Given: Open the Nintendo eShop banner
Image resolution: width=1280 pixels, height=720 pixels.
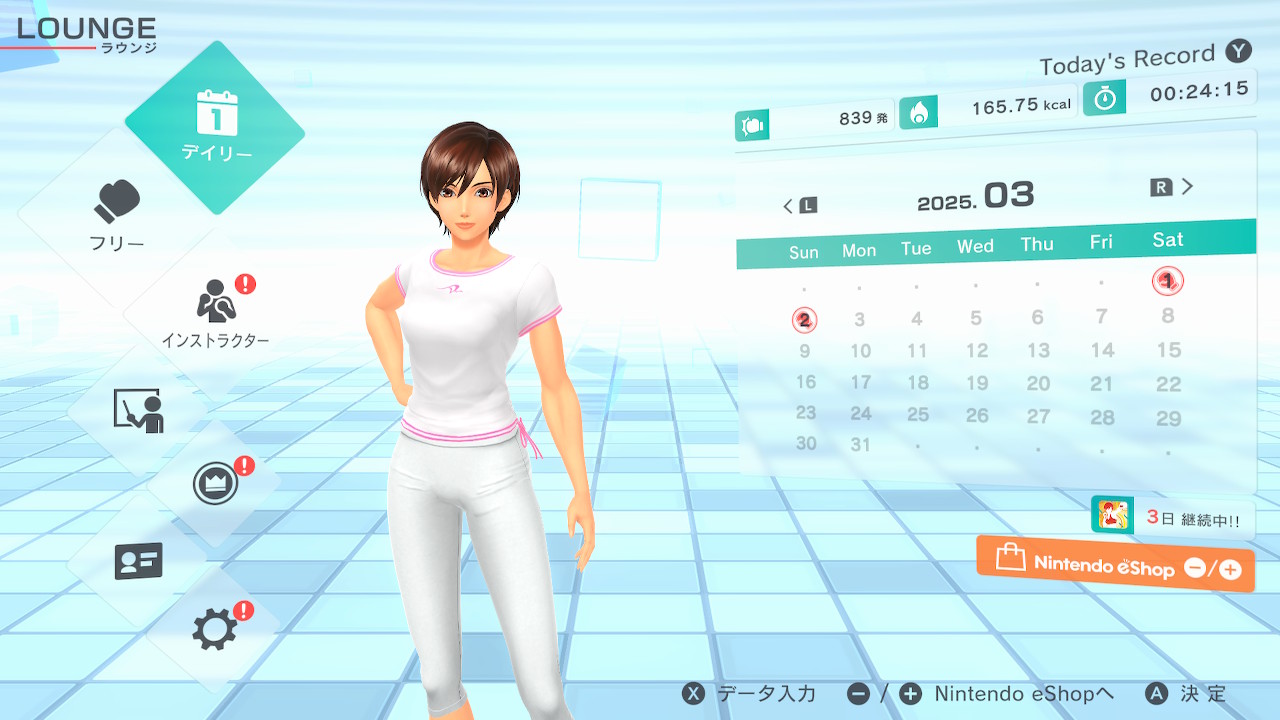Looking at the screenshot, I should point(1115,565).
